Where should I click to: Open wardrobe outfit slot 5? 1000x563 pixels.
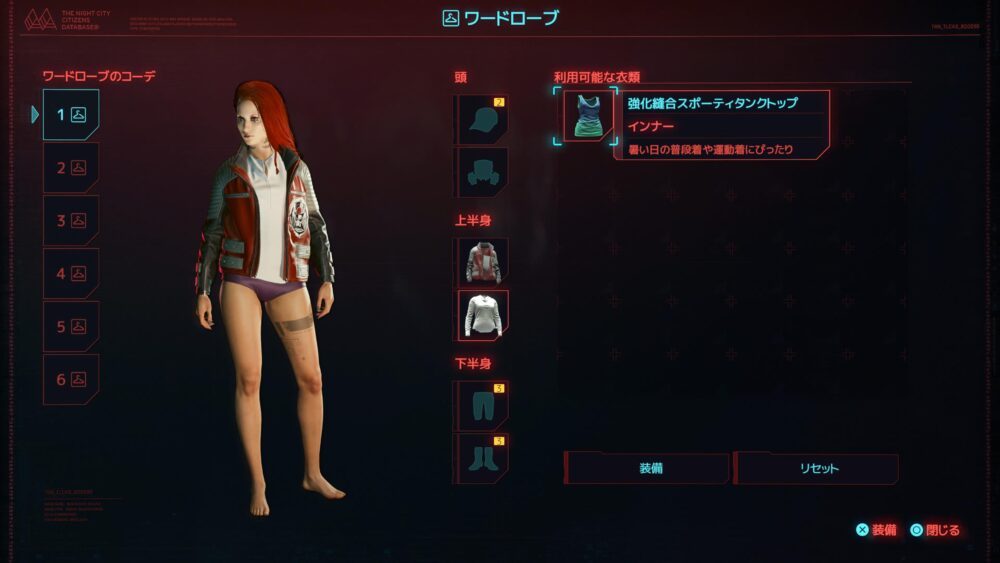(71, 327)
